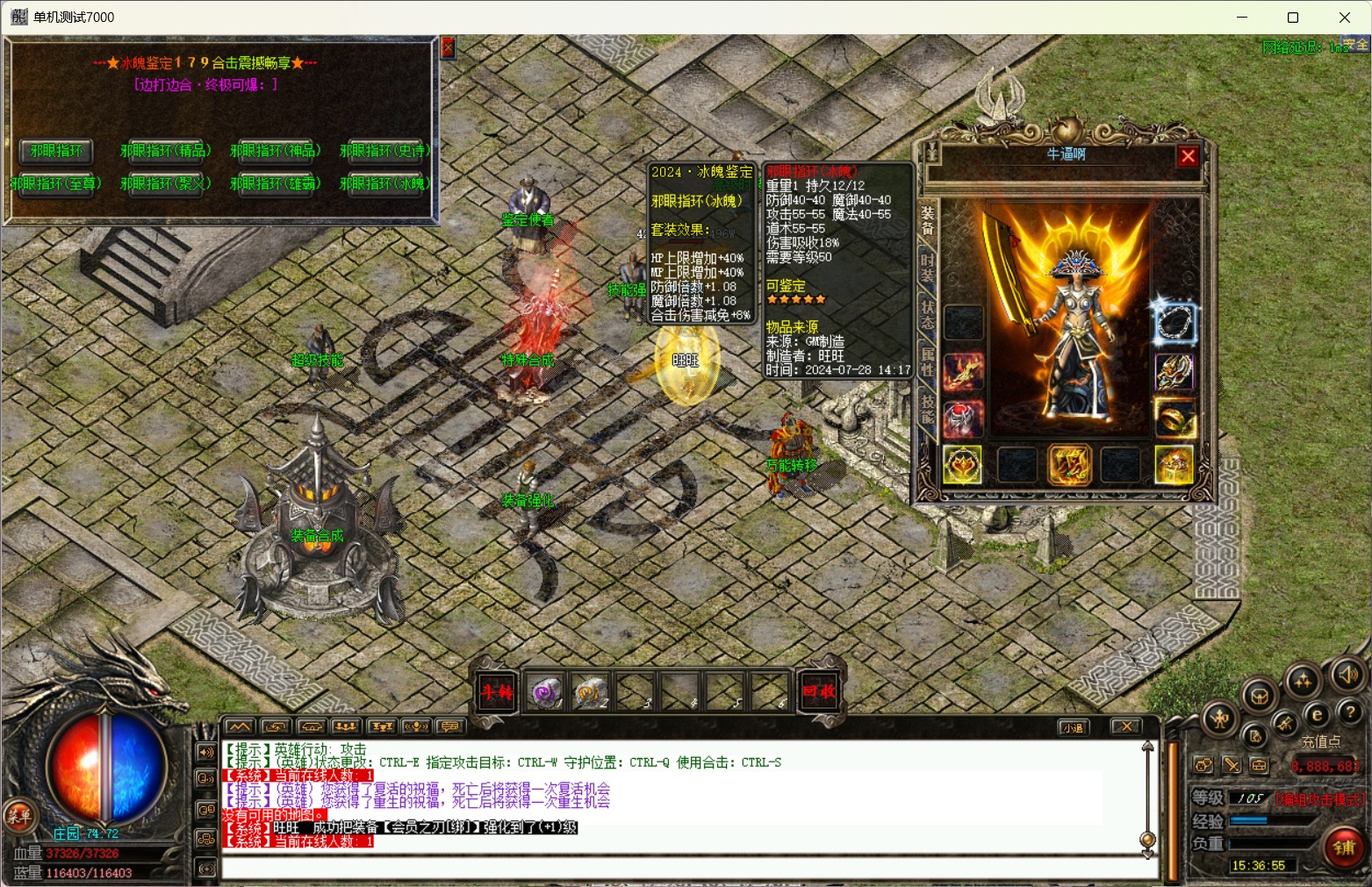The width and height of the screenshot is (1372, 887).
Task: Open the round red 铺 shop button
Action: [1344, 848]
